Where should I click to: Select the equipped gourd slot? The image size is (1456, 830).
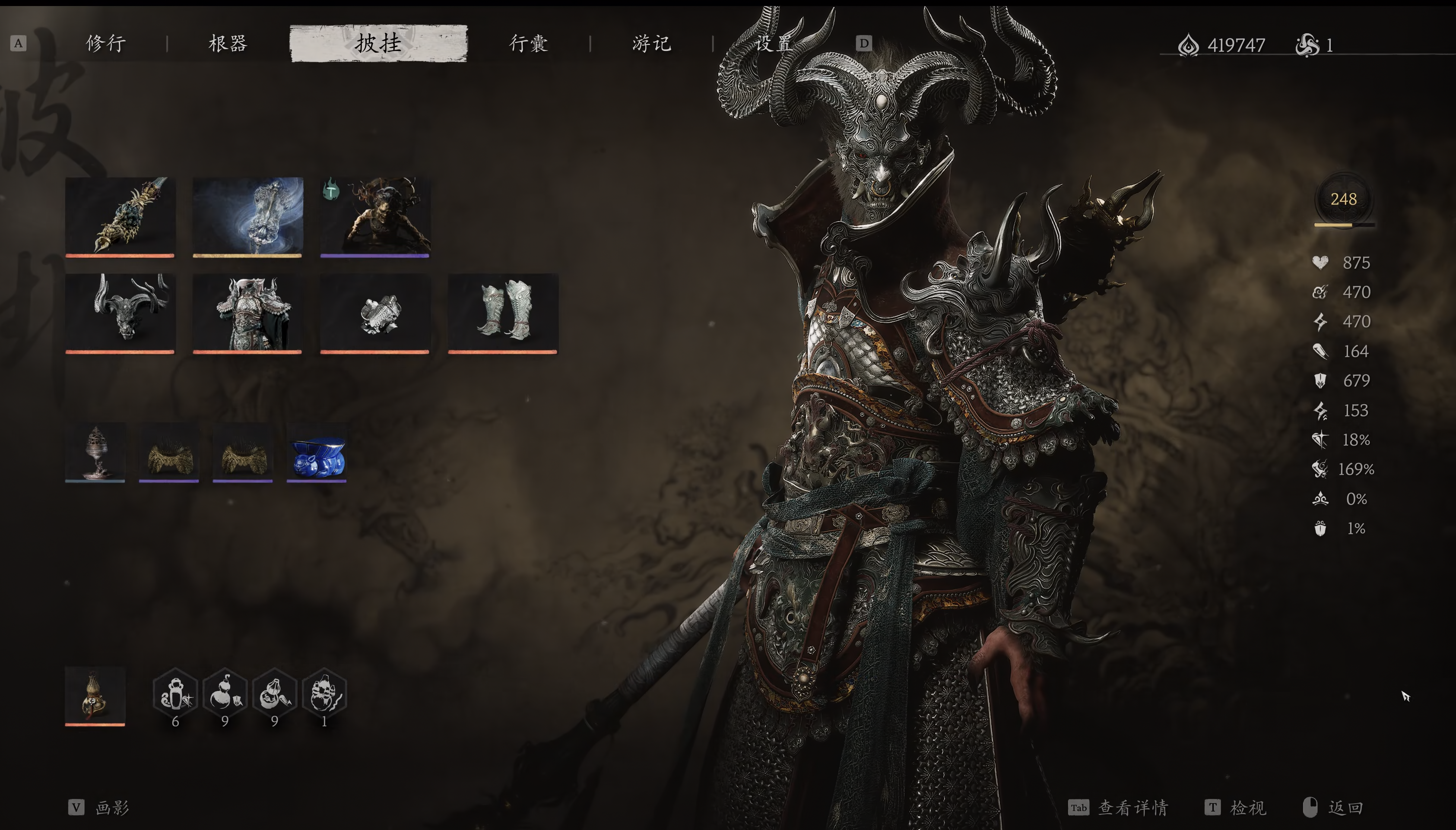95,695
